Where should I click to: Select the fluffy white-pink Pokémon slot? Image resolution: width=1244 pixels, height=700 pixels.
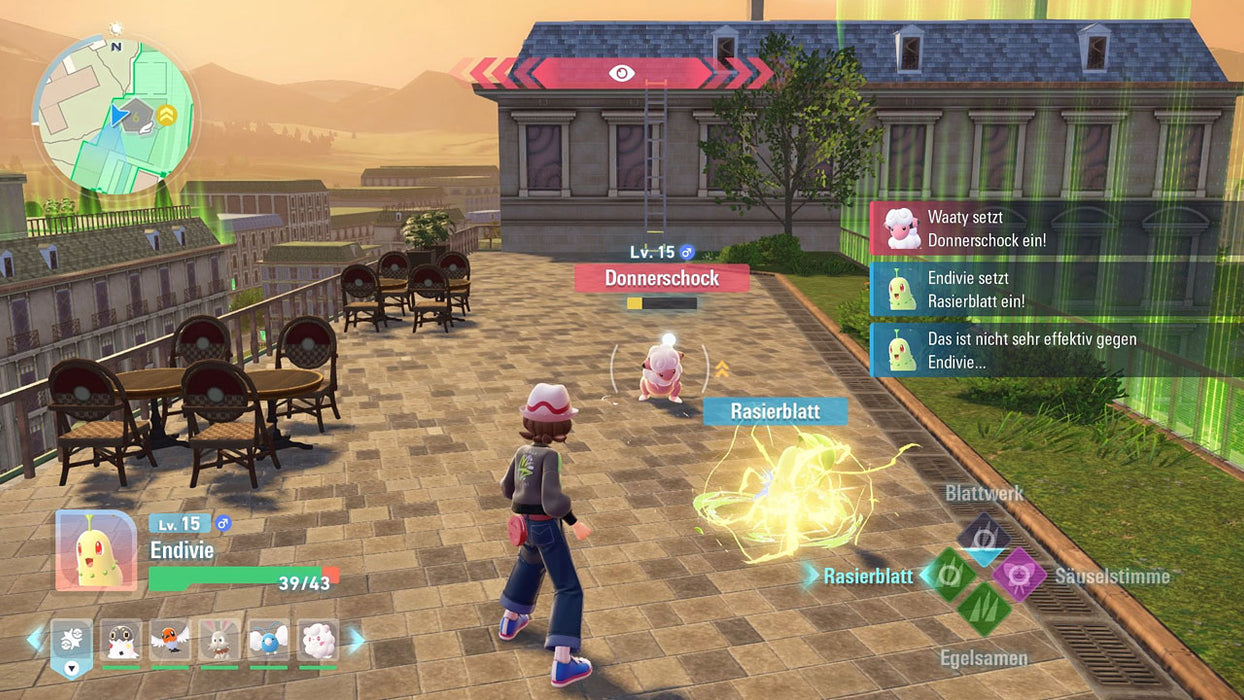tap(317, 640)
